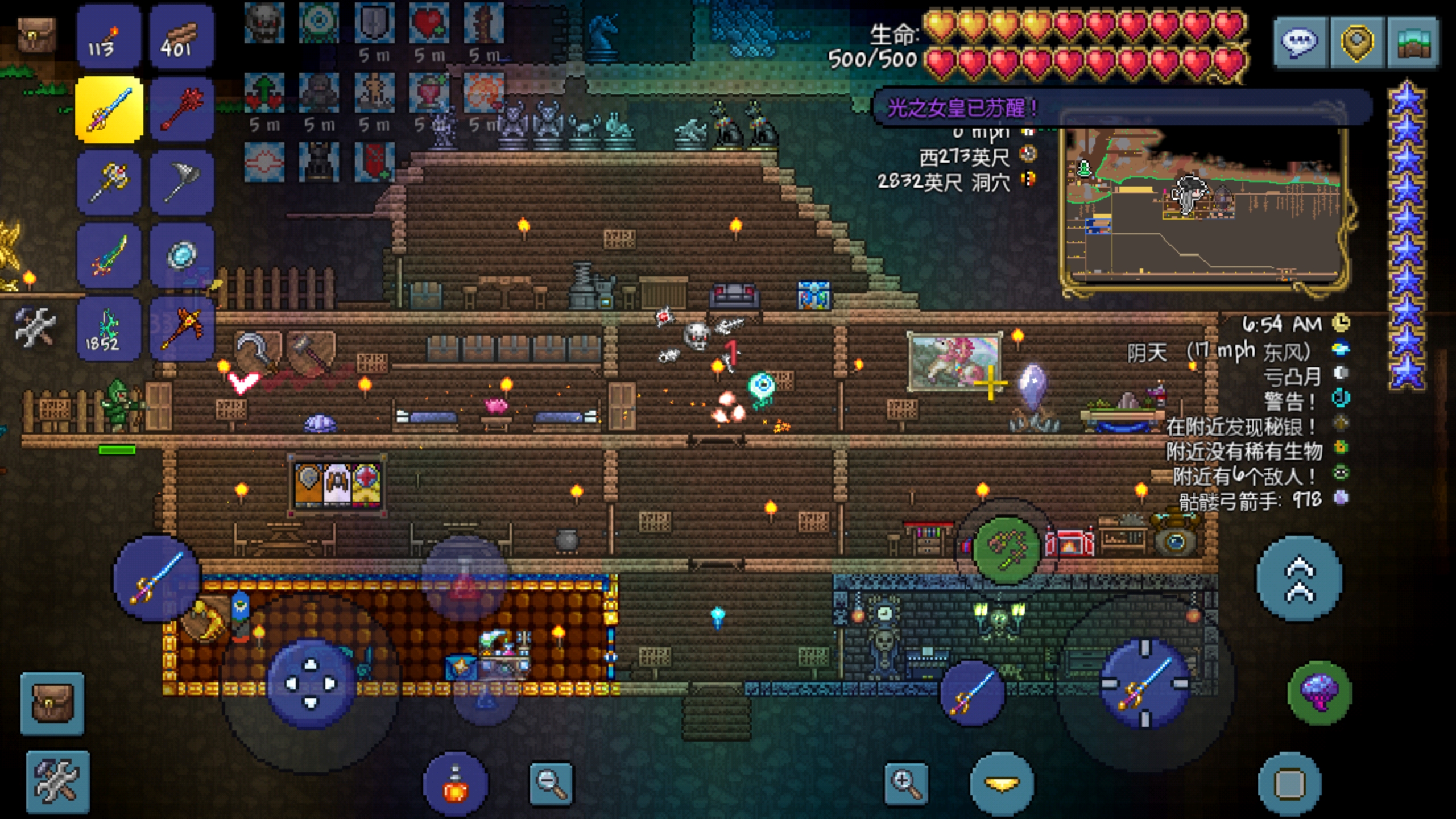Open the inventory bag at bottom left
Viewport: 1456px width, 819px height.
coord(52,704)
